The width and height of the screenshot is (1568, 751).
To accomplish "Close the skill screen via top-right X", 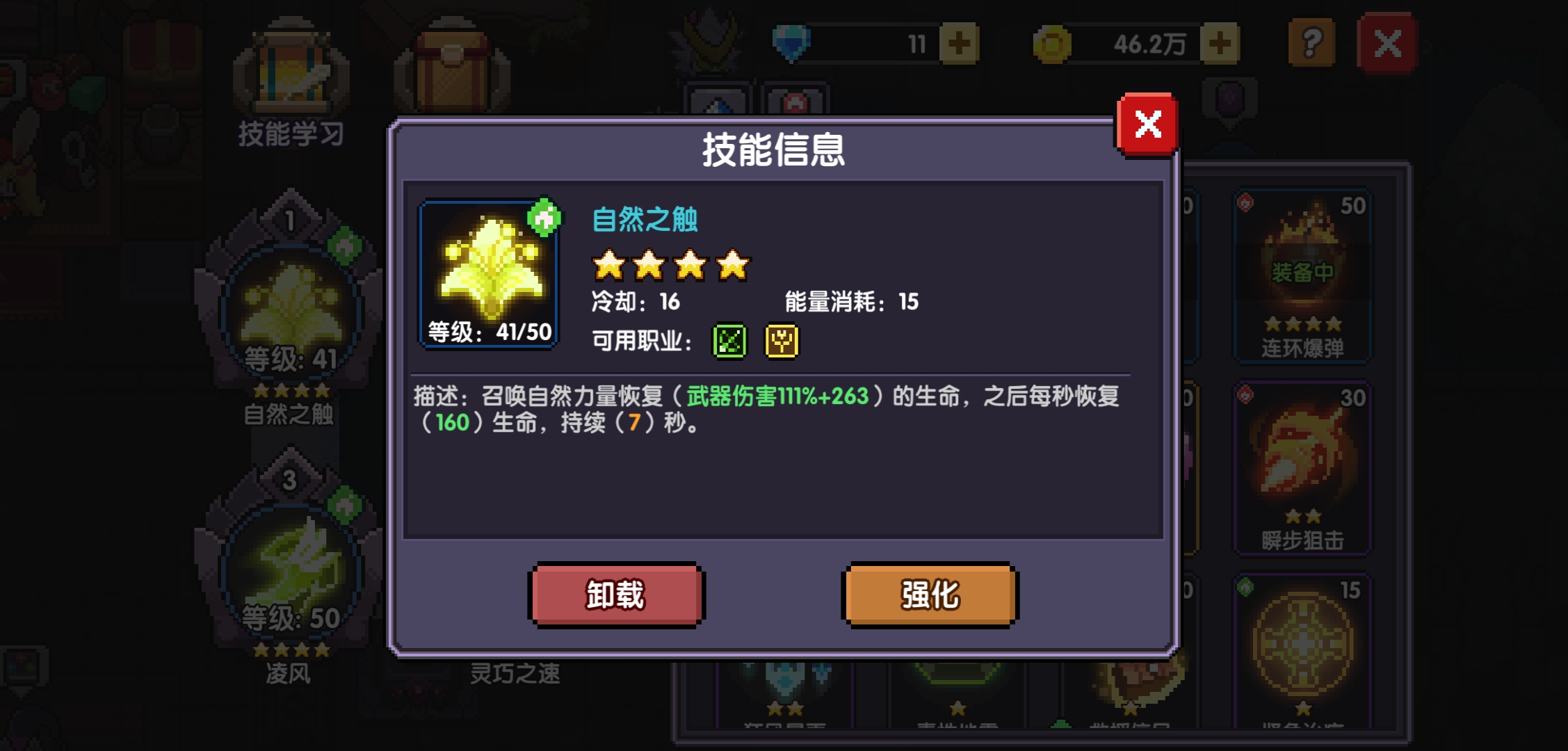I will point(1388,43).
